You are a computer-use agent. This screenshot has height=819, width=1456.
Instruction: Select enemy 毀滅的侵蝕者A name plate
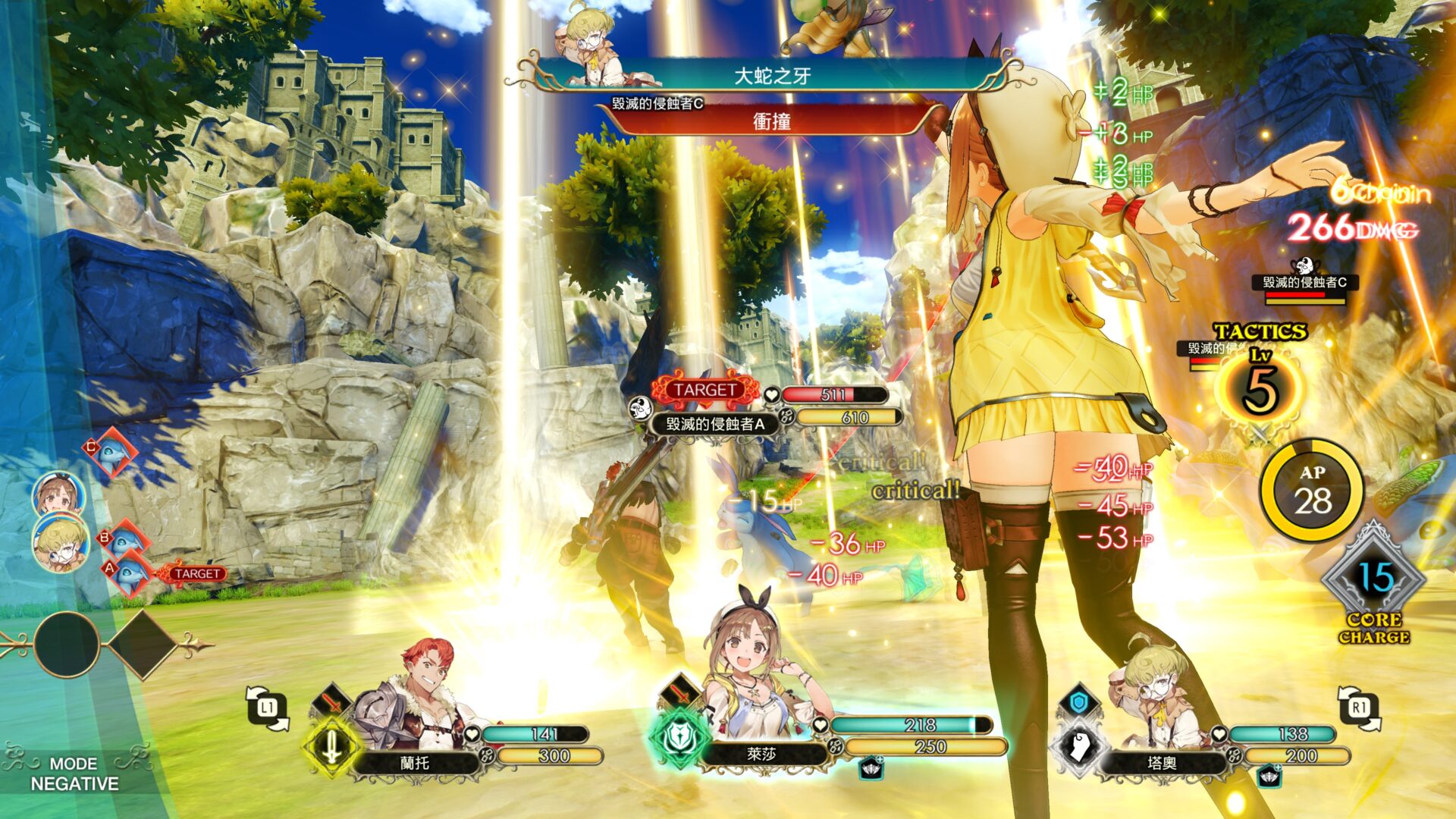click(714, 424)
